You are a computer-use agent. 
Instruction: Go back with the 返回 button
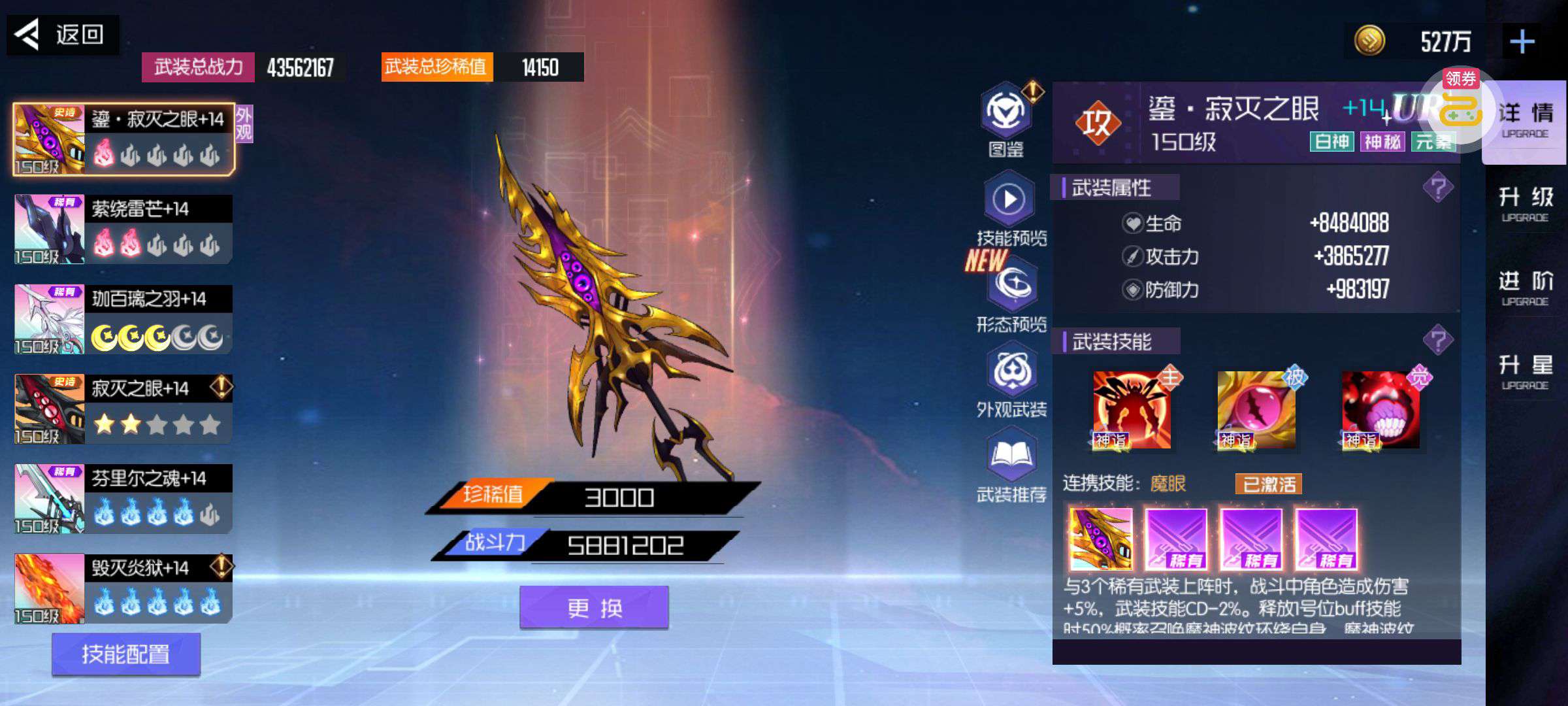(63, 35)
